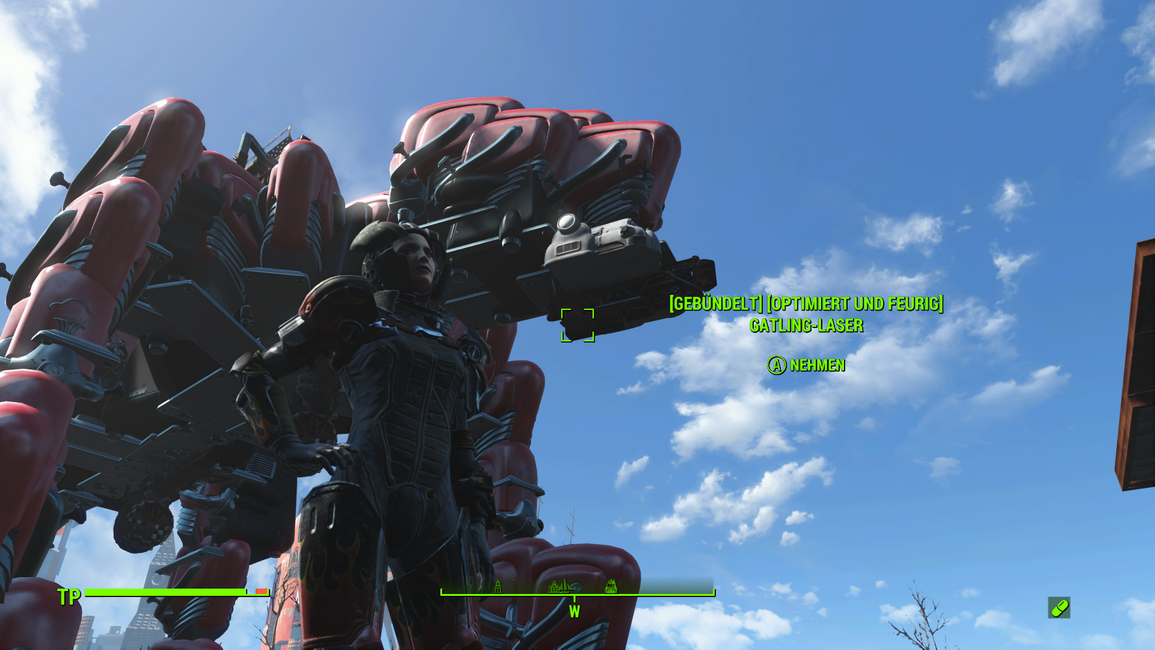Image resolution: width=1155 pixels, height=650 pixels.
Task: Click the green pill status effect icon
Action: (1059, 607)
